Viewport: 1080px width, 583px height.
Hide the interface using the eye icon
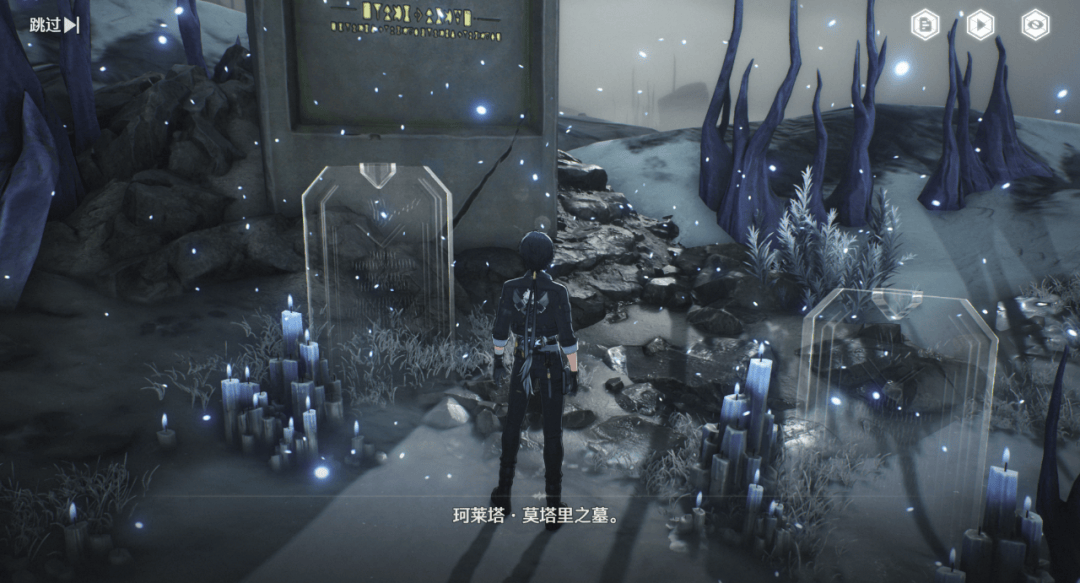pos(1035,25)
